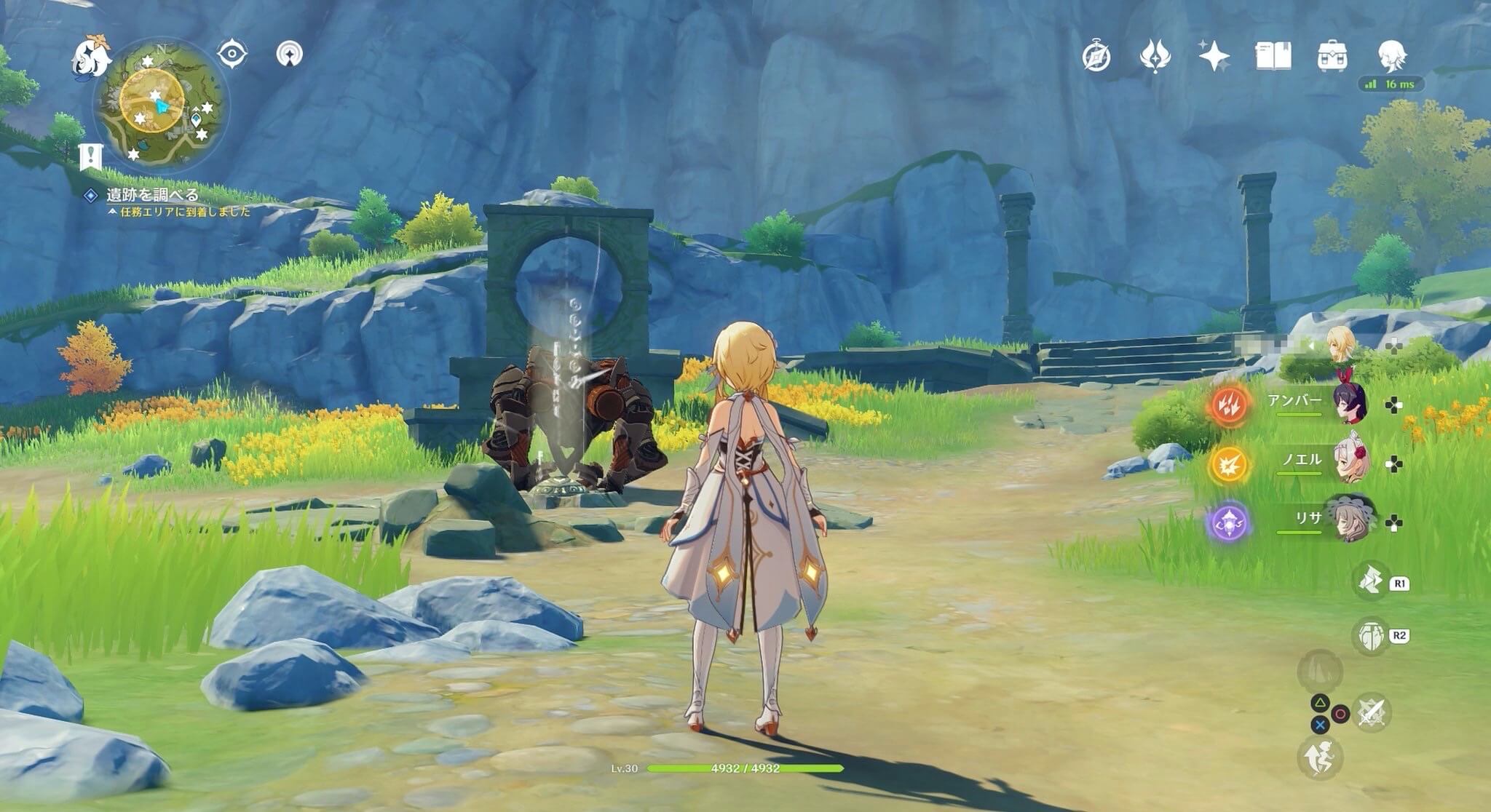Viewport: 1491px width, 812px height.
Task: Click the signal beacon icon near minimap
Action: point(290,55)
